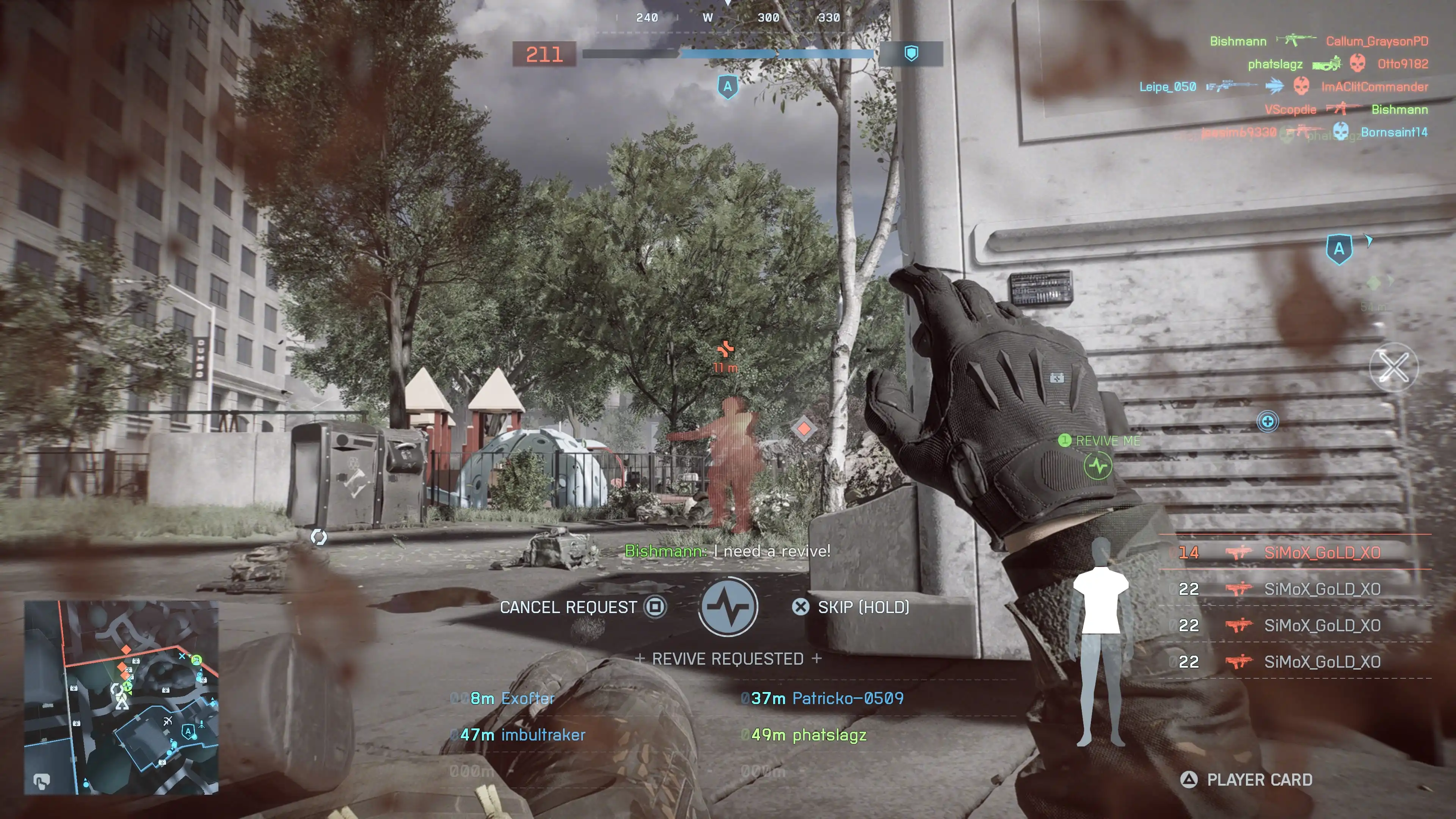The image size is (1456, 819).
Task: Click the blue medic cross marker
Action: point(1267,422)
